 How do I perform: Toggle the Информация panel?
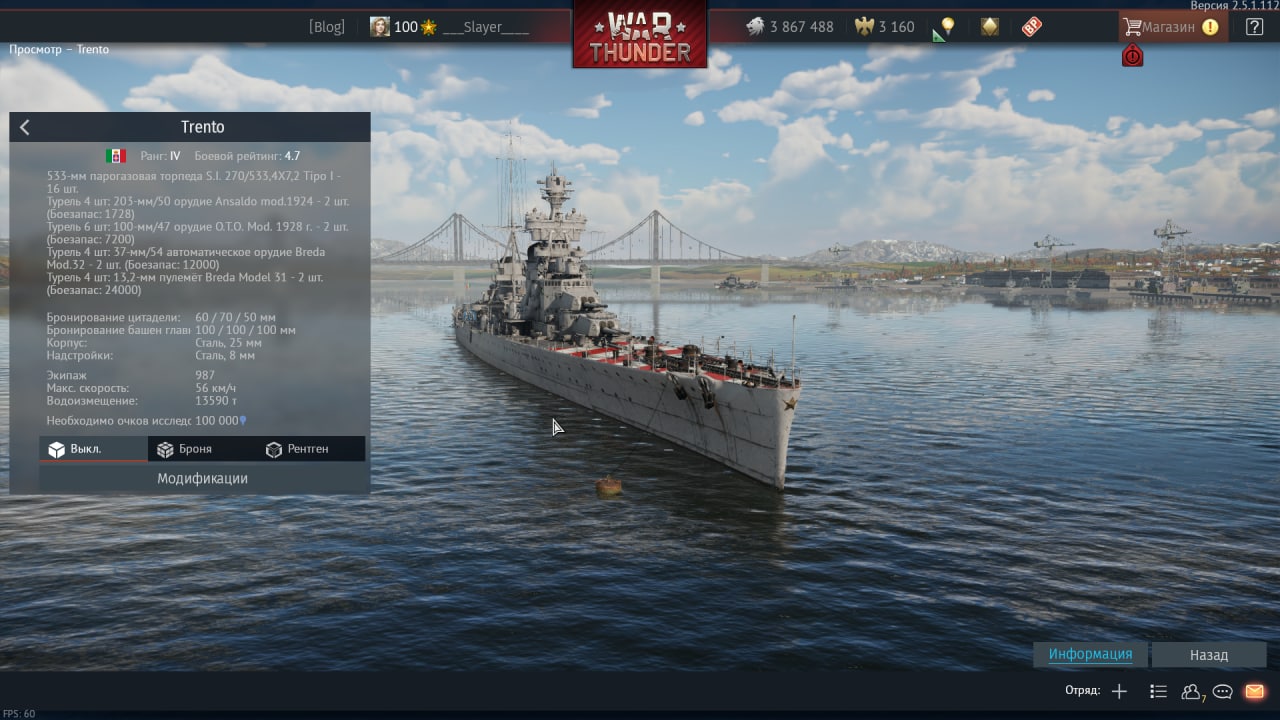pyautogui.click(x=1090, y=655)
